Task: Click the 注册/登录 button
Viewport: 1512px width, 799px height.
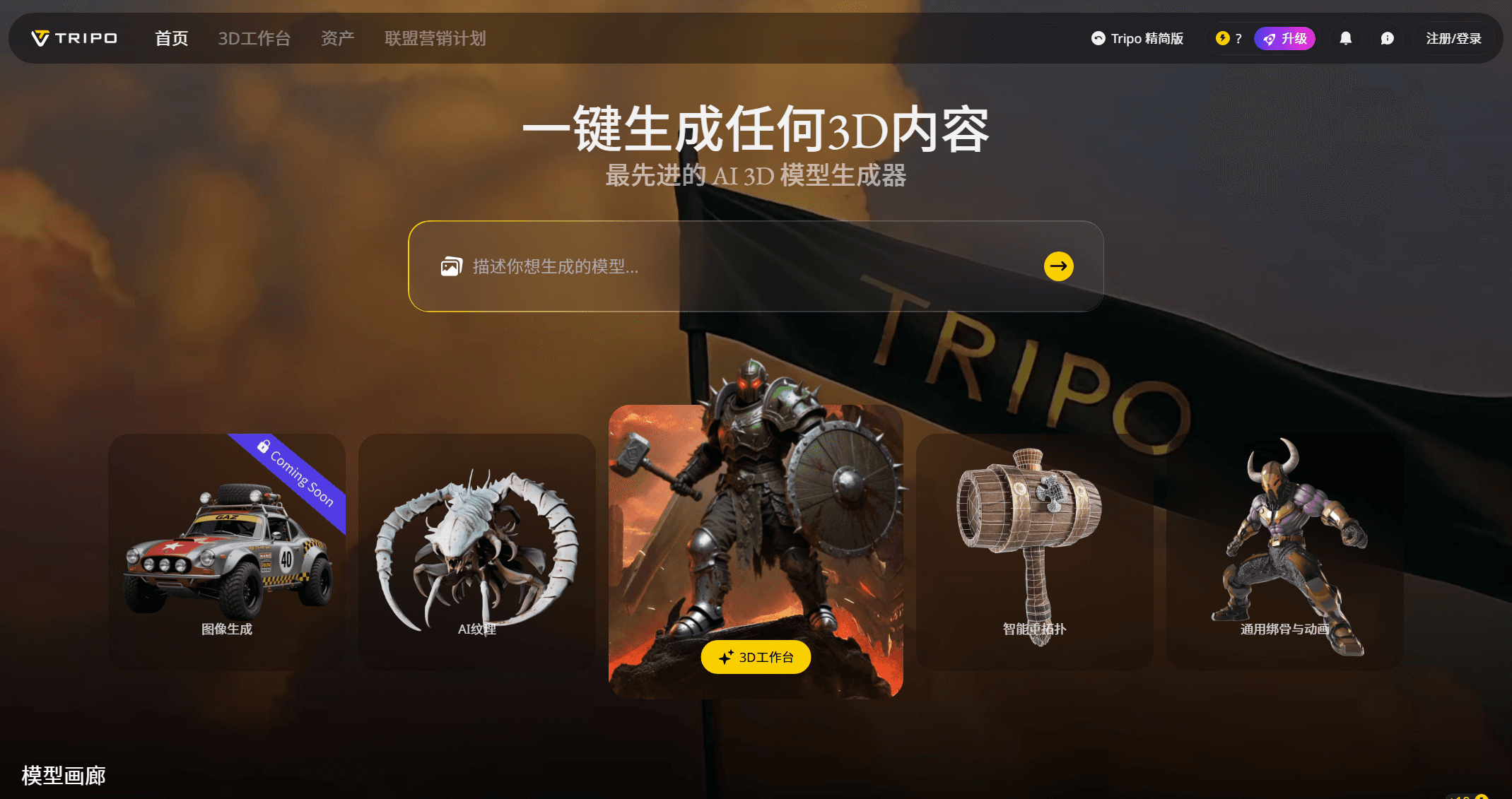Action: pos(1453,38)
